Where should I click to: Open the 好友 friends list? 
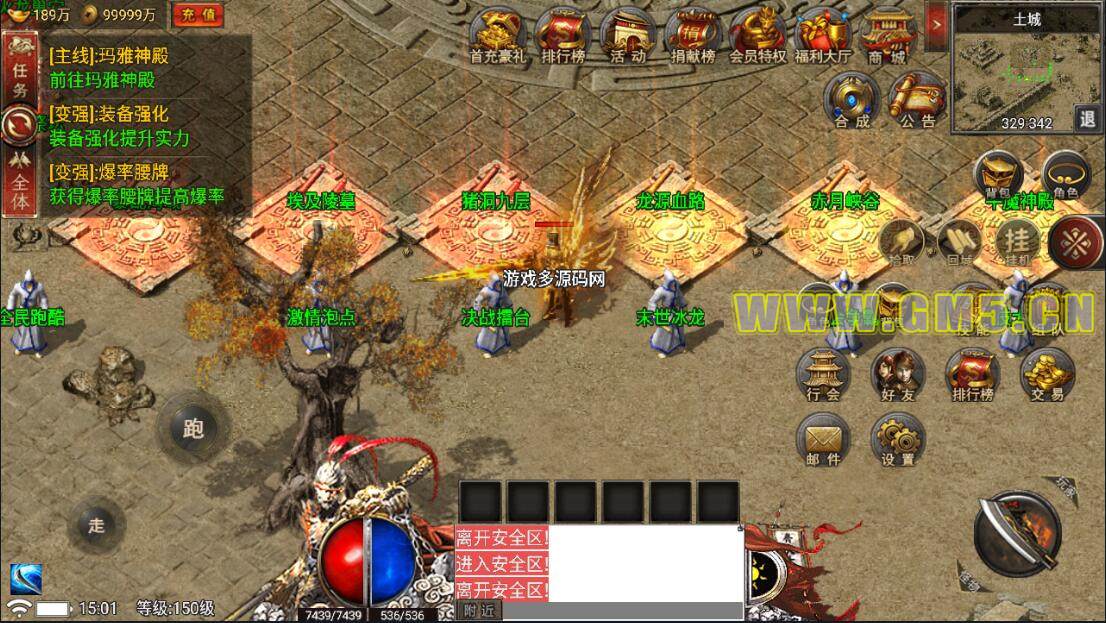point(897,374)
